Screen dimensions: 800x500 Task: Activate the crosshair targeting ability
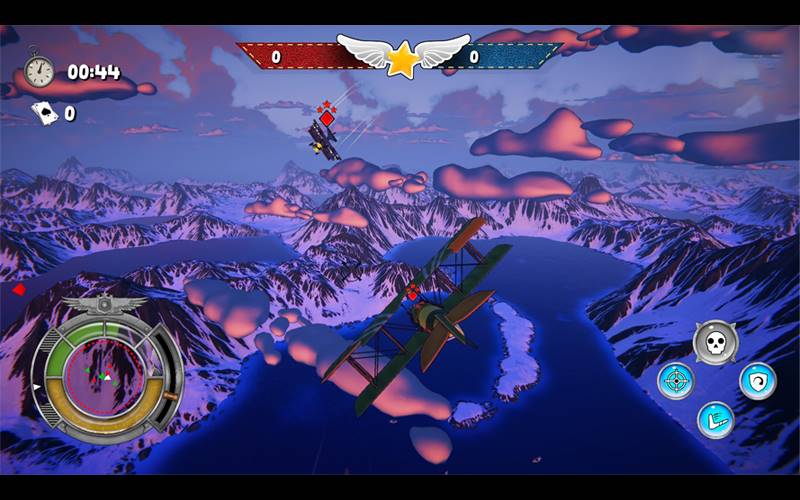click(676, 381)
